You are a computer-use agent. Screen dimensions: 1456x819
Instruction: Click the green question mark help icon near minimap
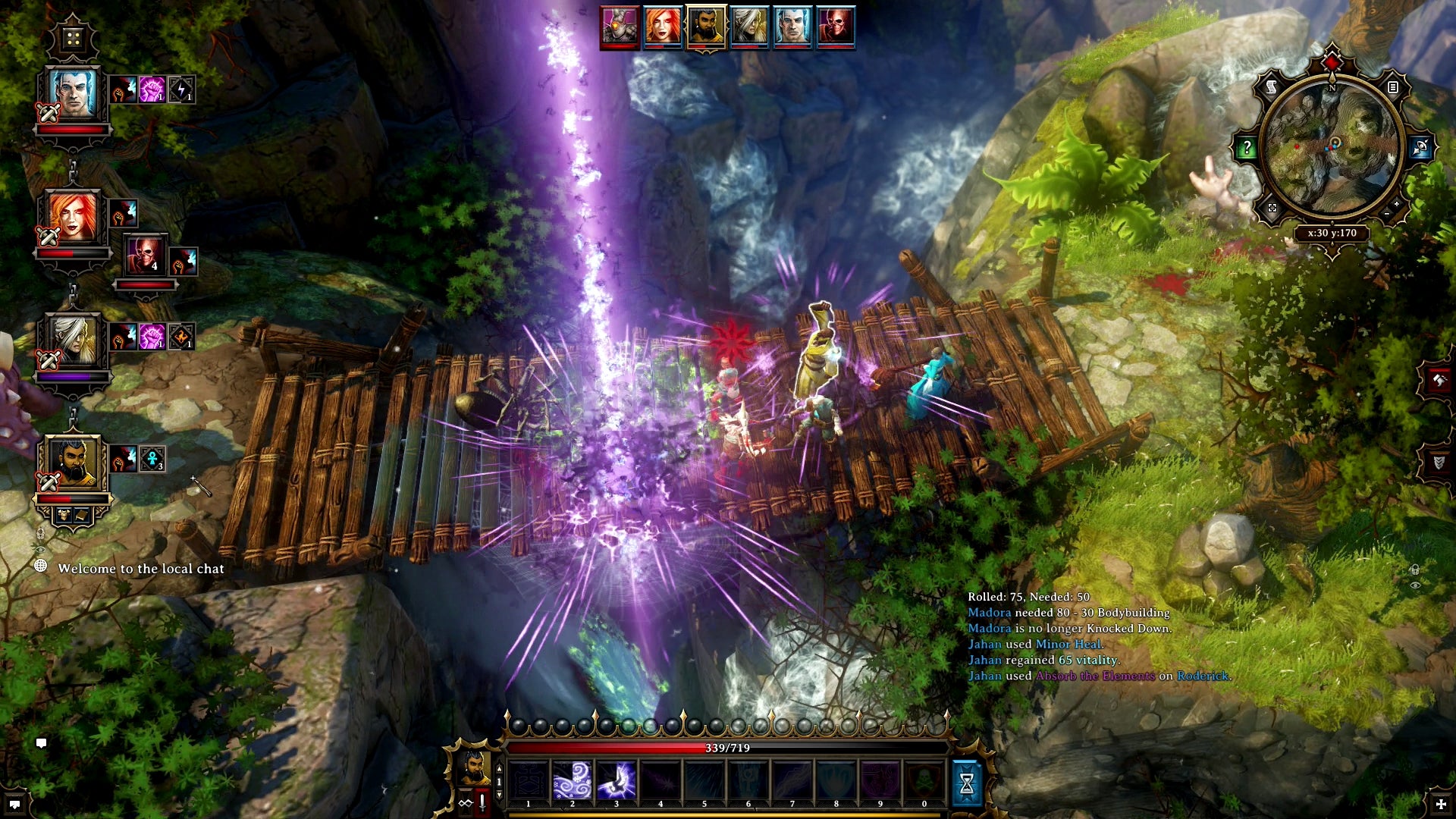1247,146
